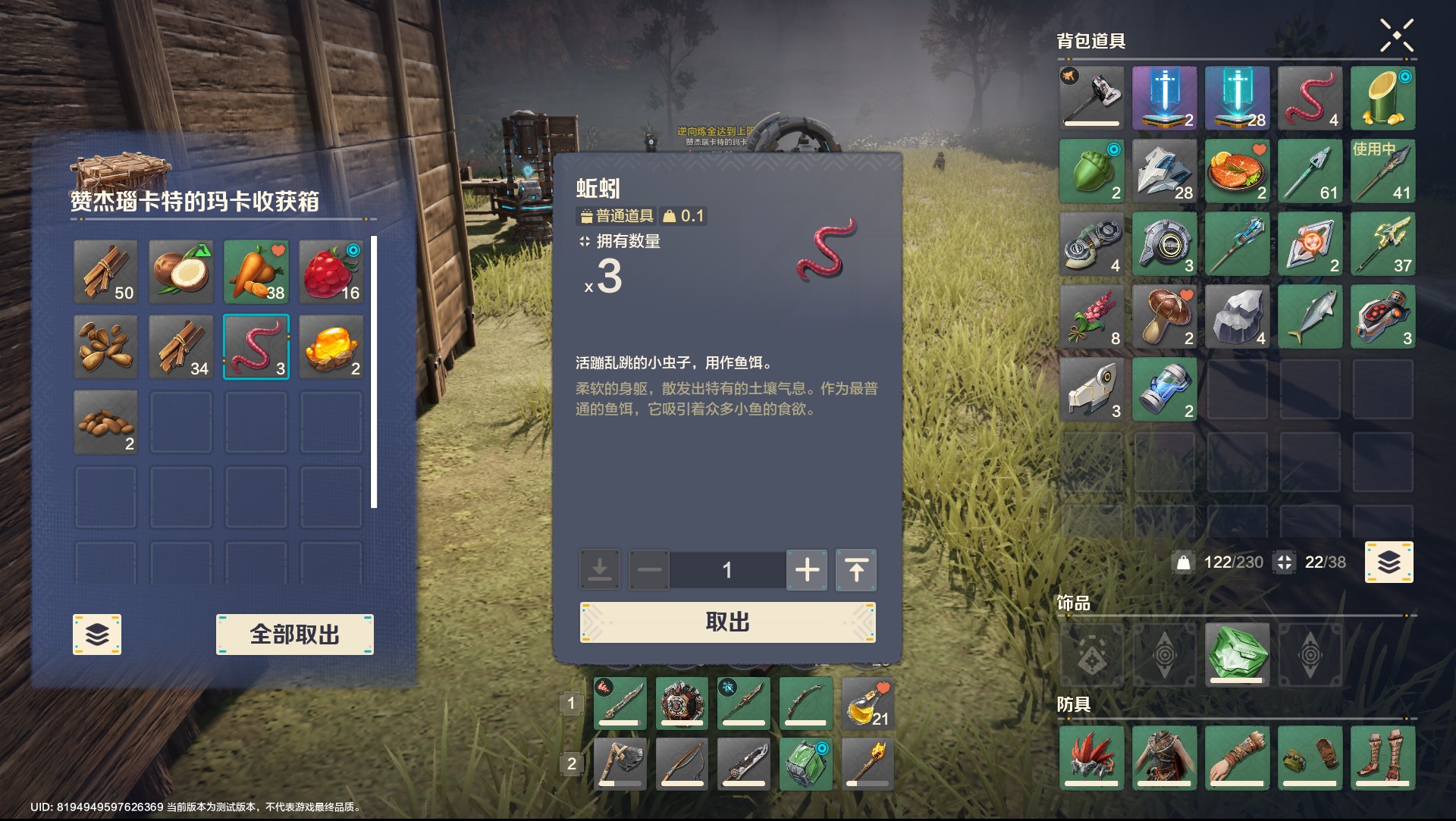
Task: Select the torch in the hotbar
Action: pos(868,763)
